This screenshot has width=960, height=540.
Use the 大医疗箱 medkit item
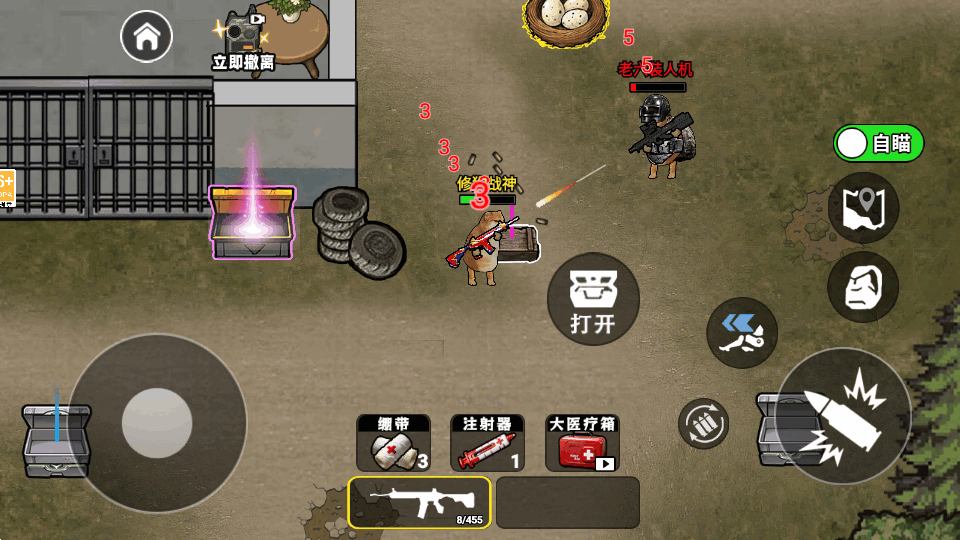coord(582,443)
